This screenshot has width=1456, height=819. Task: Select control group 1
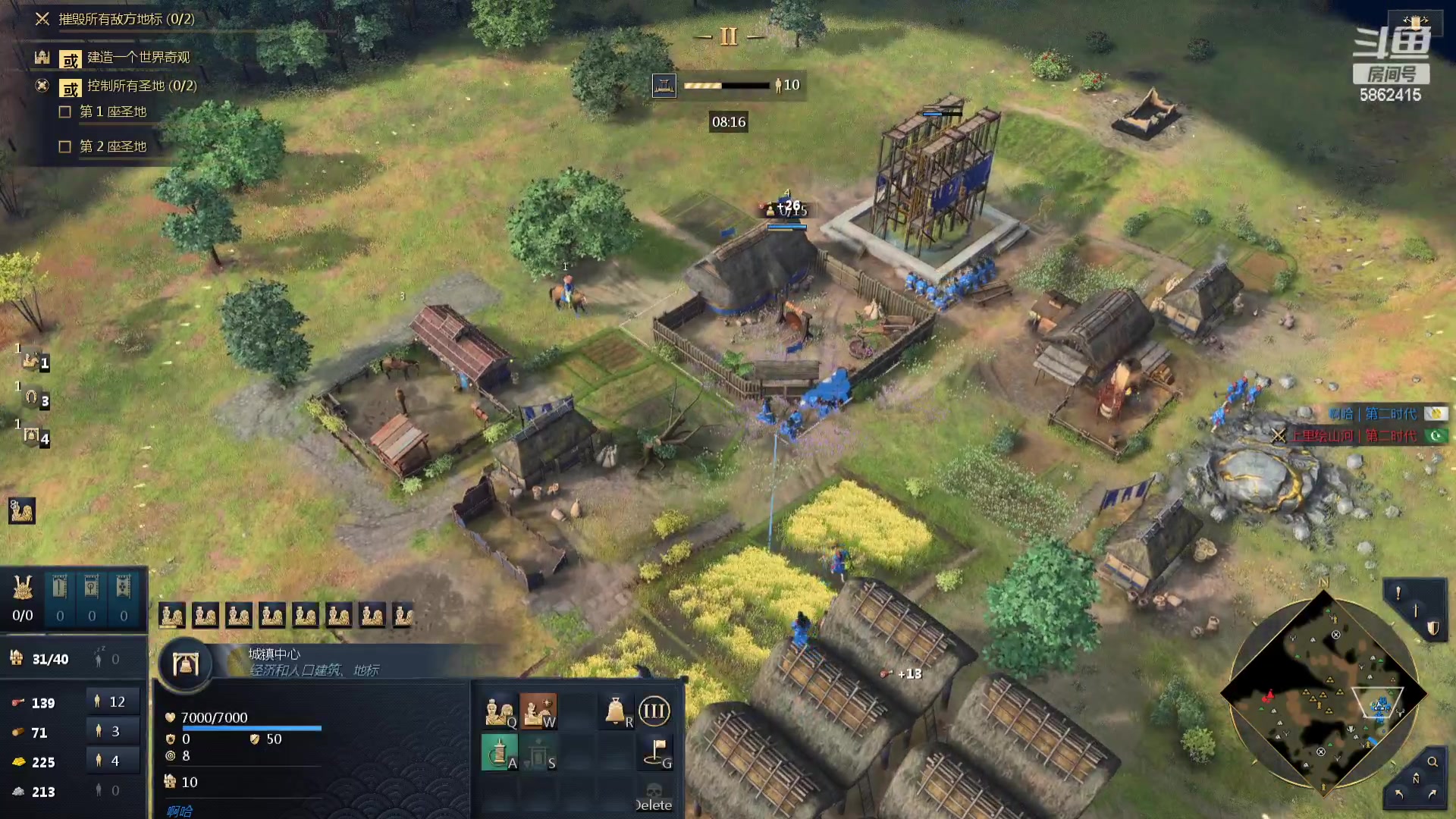point(32,361)
